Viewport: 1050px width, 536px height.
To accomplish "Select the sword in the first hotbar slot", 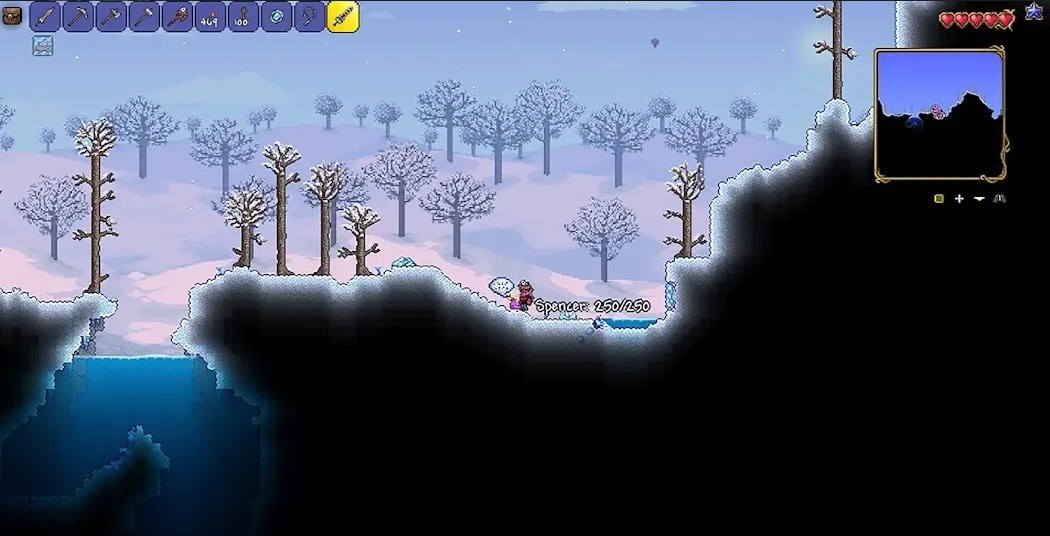I will [x=45, y=16].
